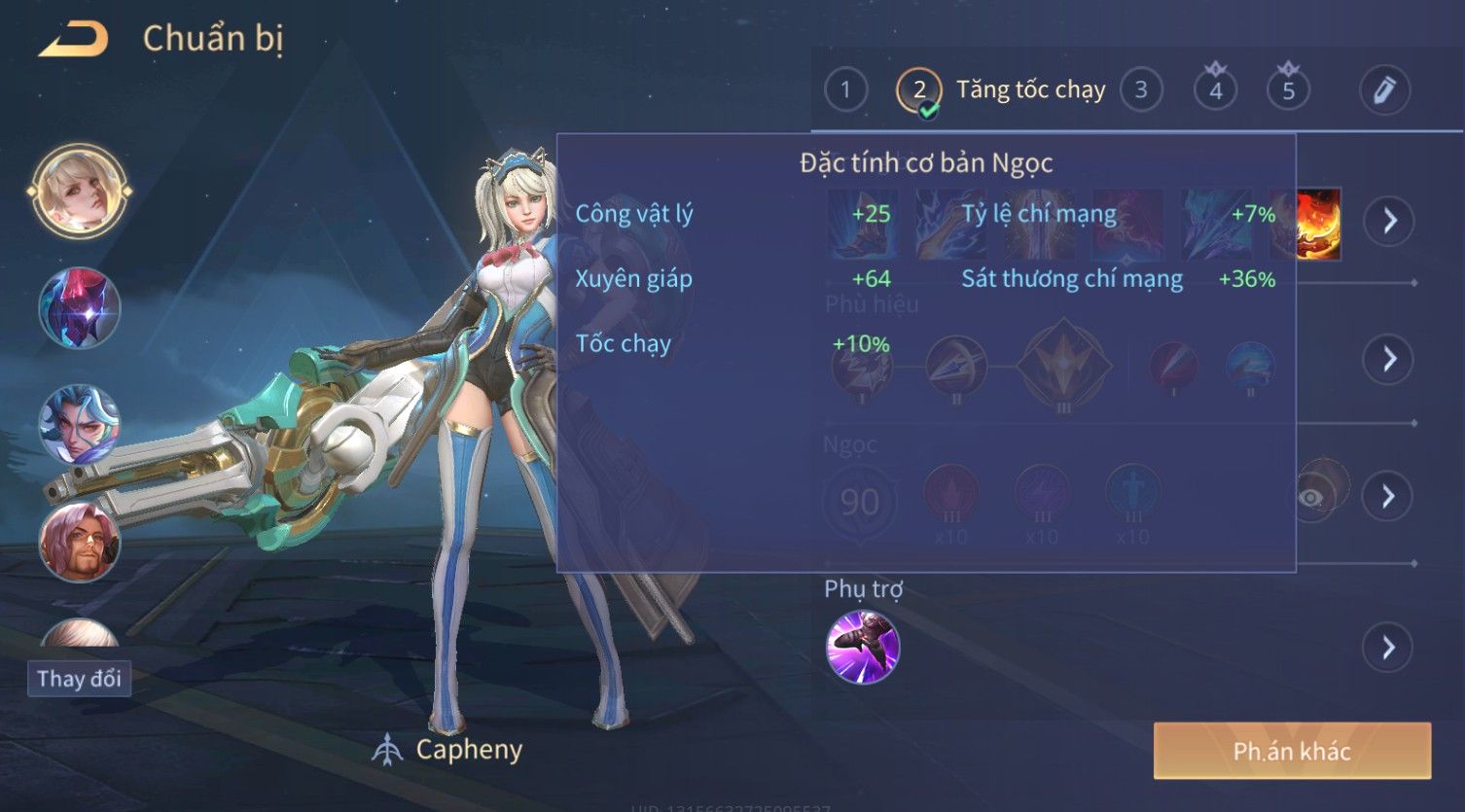This screenshot has height=812, width=1465.
Task: Select preset slot number 1
Action: tap(845, 90)
